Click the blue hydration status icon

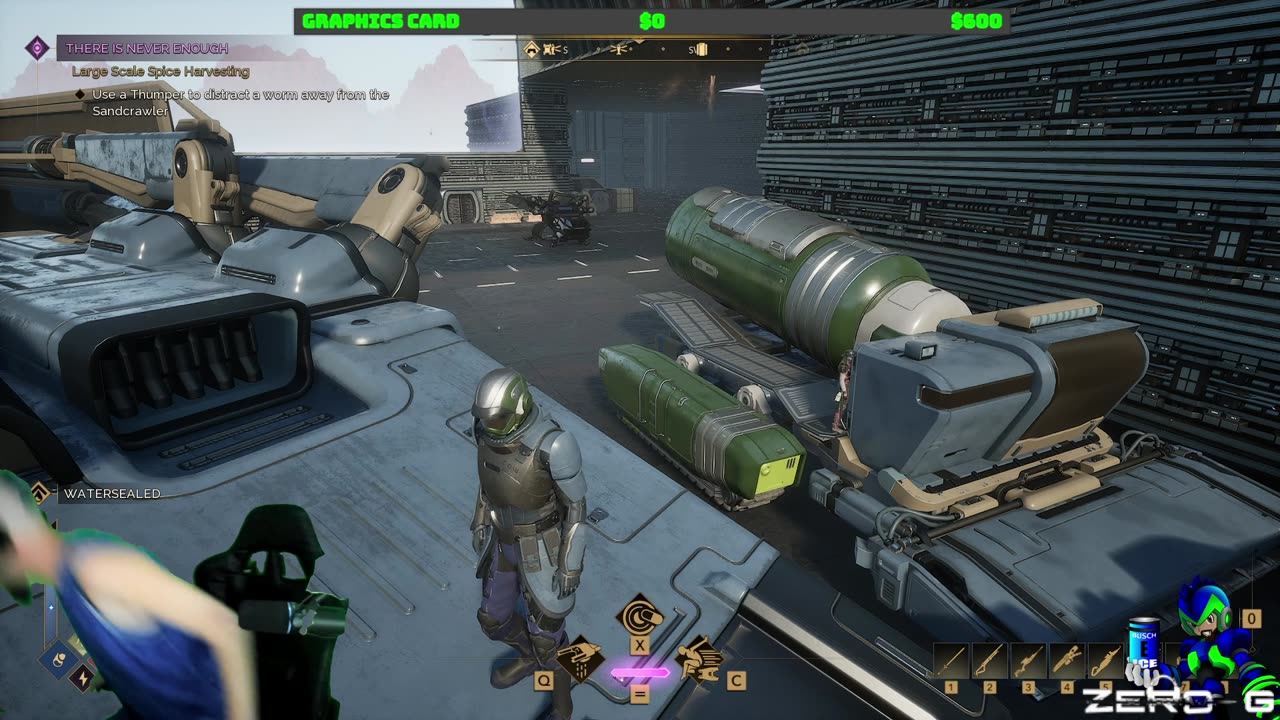coord(57,659)
